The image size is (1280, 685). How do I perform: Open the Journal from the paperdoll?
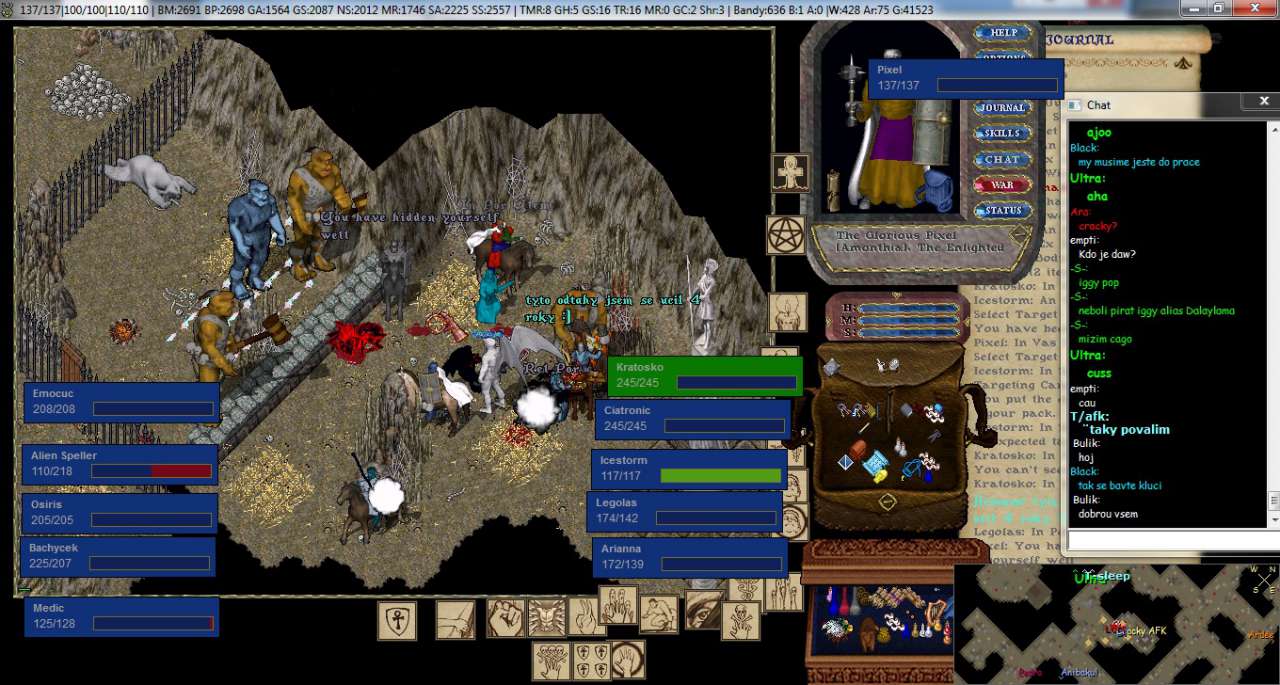click(x=1002, y=108)
